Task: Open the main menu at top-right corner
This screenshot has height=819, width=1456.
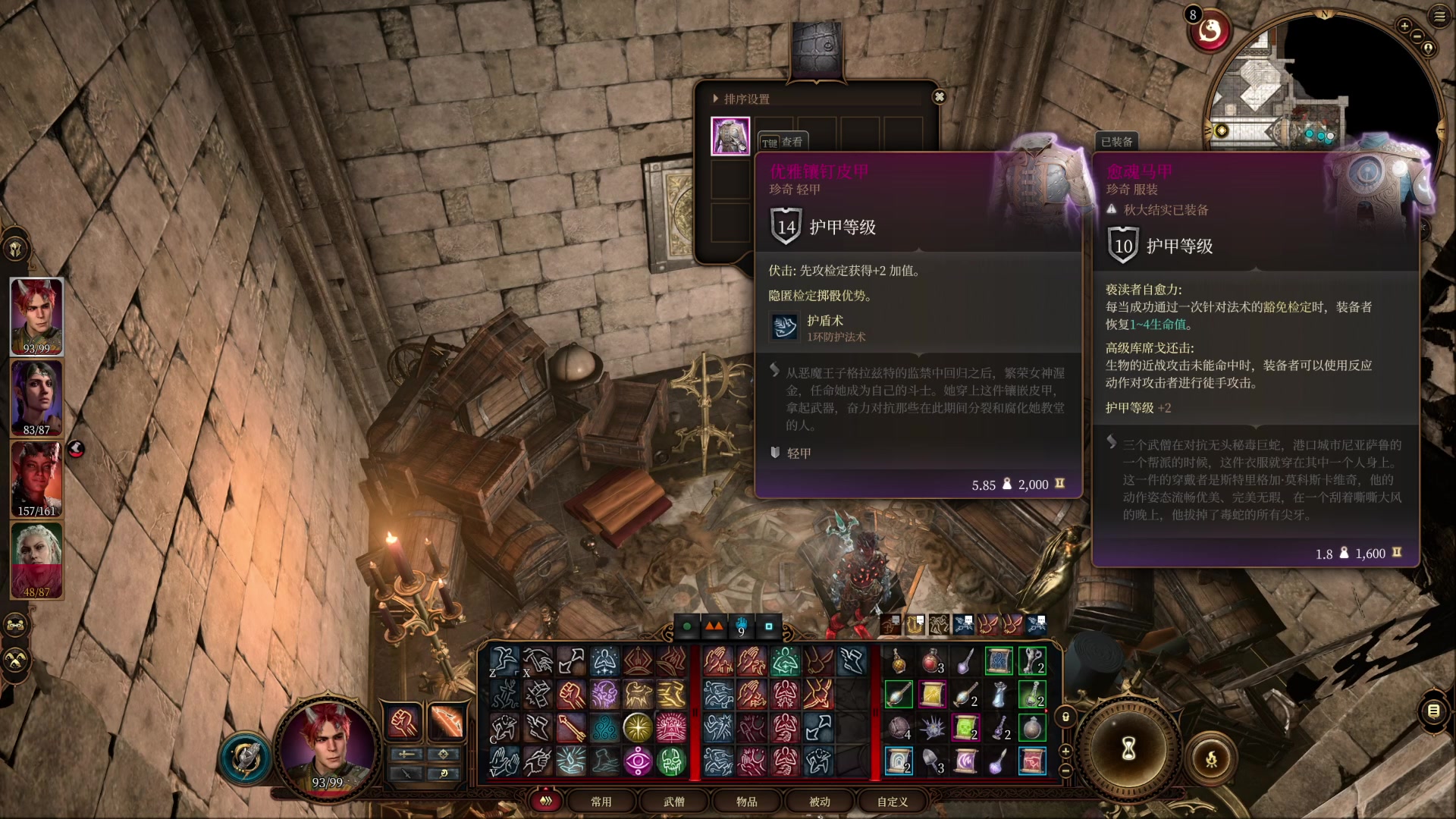Action: (x=1439, y=17)
